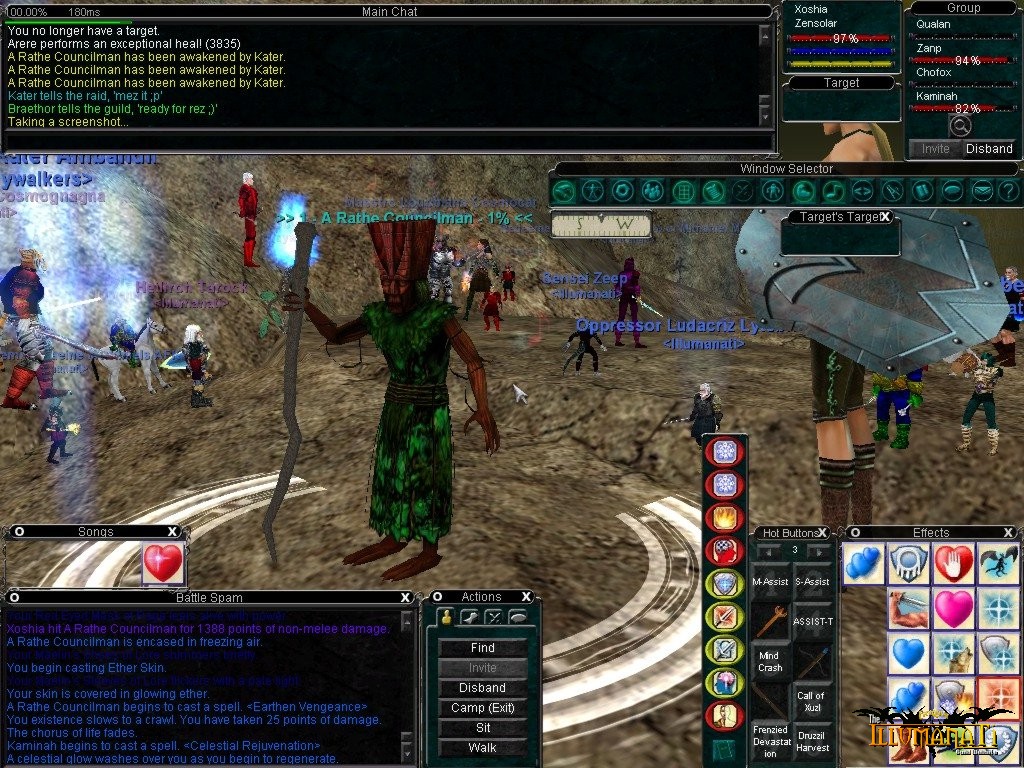1024x768 pixels.
Task: Close the Target's Target window
Action: (884, 217)
